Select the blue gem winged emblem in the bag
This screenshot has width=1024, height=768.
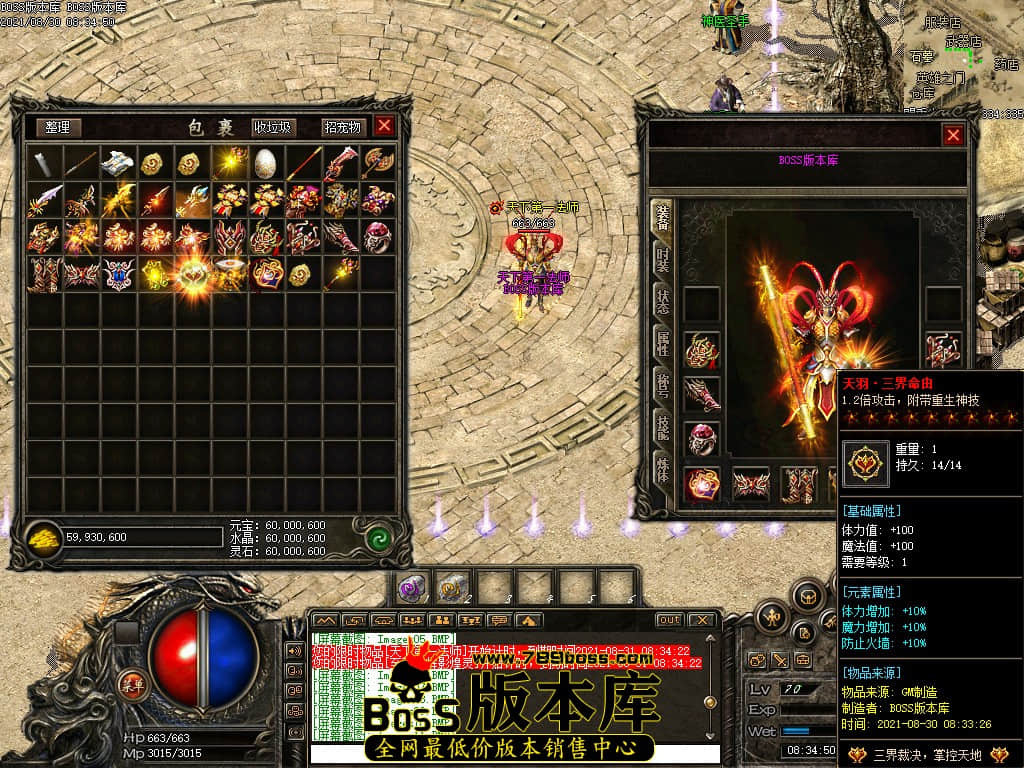point(118,273)
